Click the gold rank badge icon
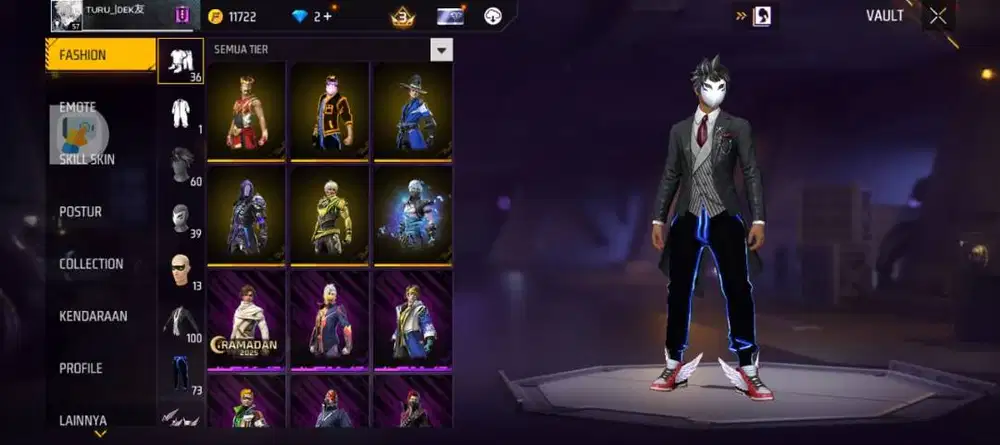Image resolution: width=1000 pixels, height=445 pixels. tap(402, 16)
